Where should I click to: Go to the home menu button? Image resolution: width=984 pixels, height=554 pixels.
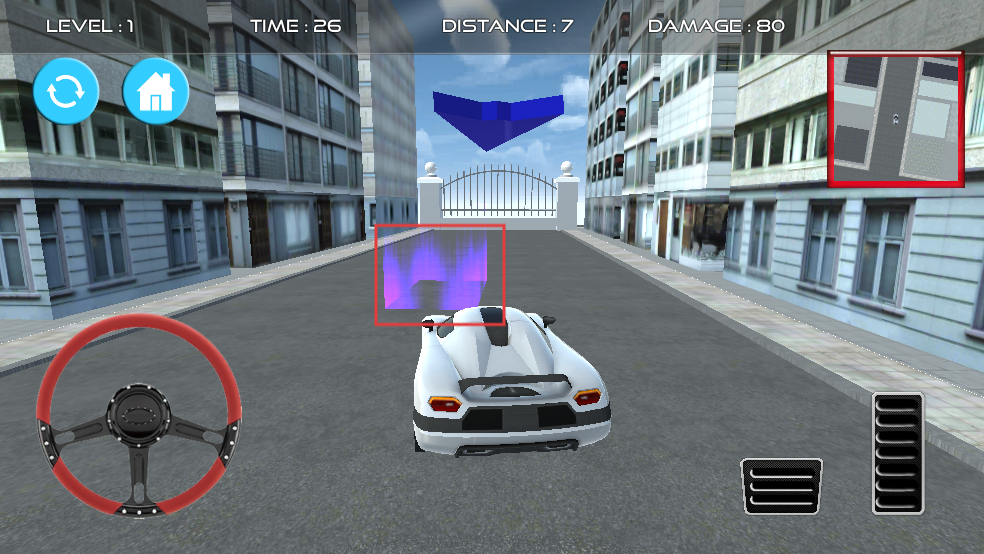[156, 92]
